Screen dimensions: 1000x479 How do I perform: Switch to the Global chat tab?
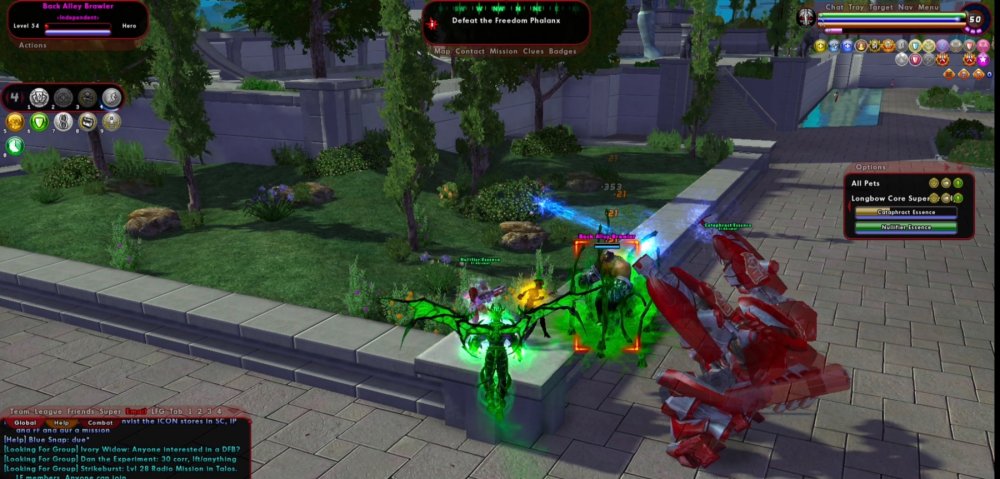(25, 423)
